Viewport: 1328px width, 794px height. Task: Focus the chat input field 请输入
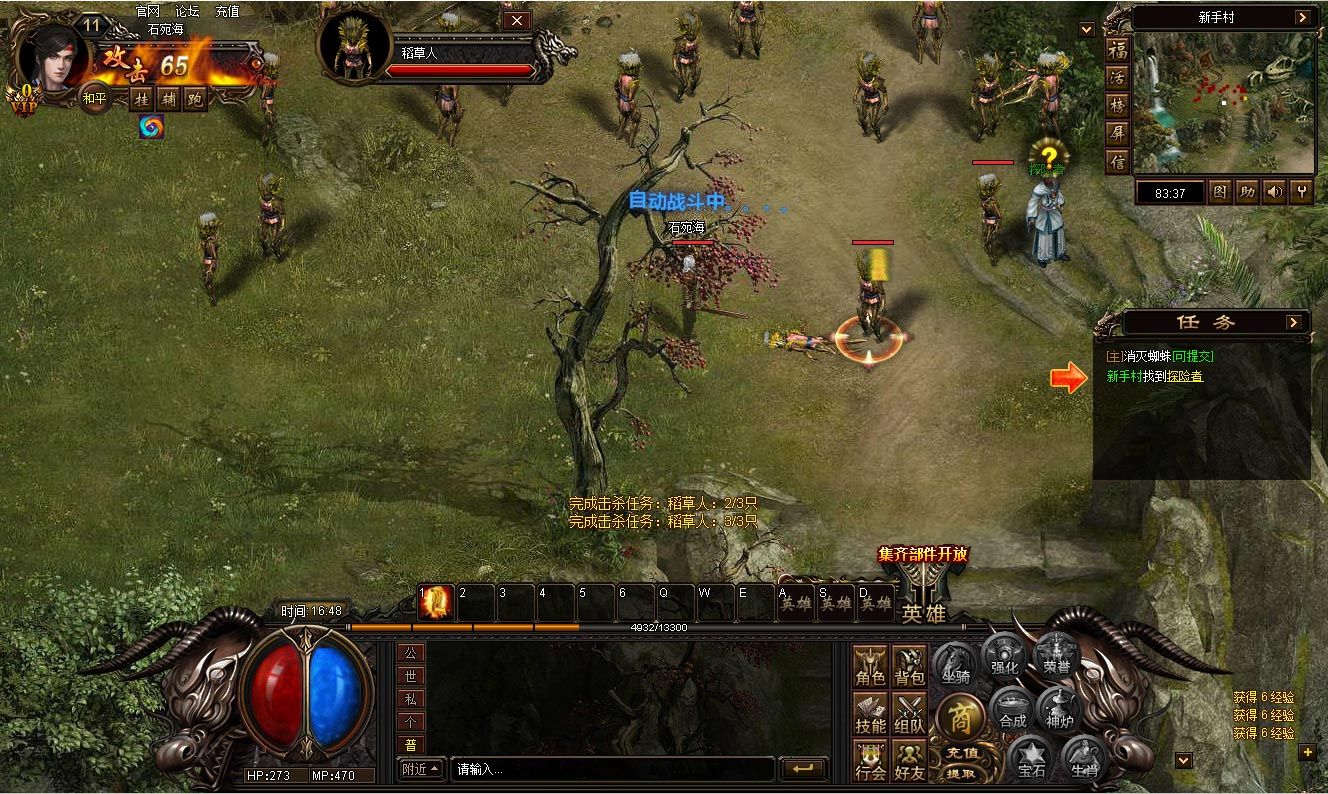612,769
